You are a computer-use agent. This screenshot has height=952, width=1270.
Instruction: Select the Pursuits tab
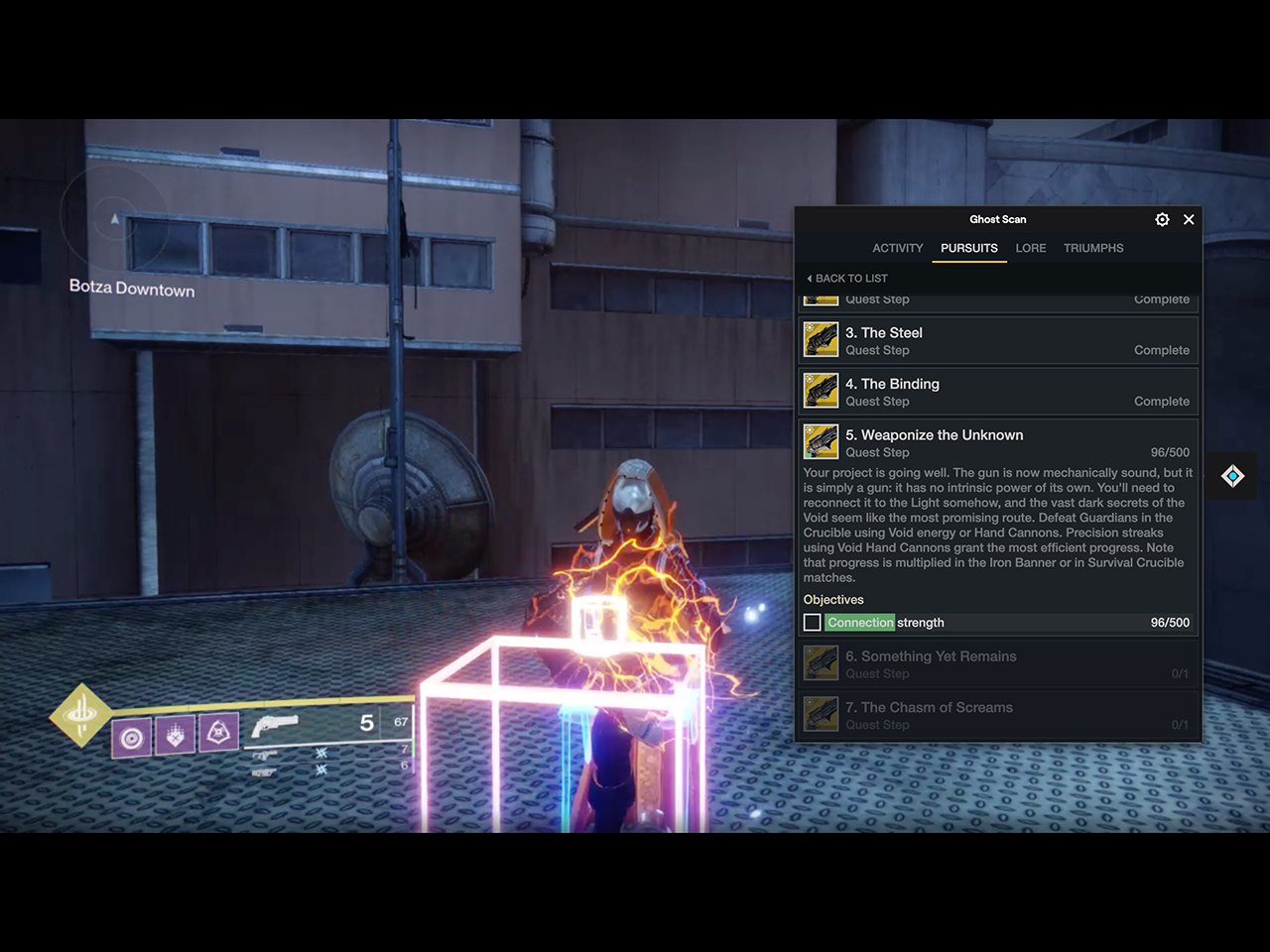click(968, 248)
